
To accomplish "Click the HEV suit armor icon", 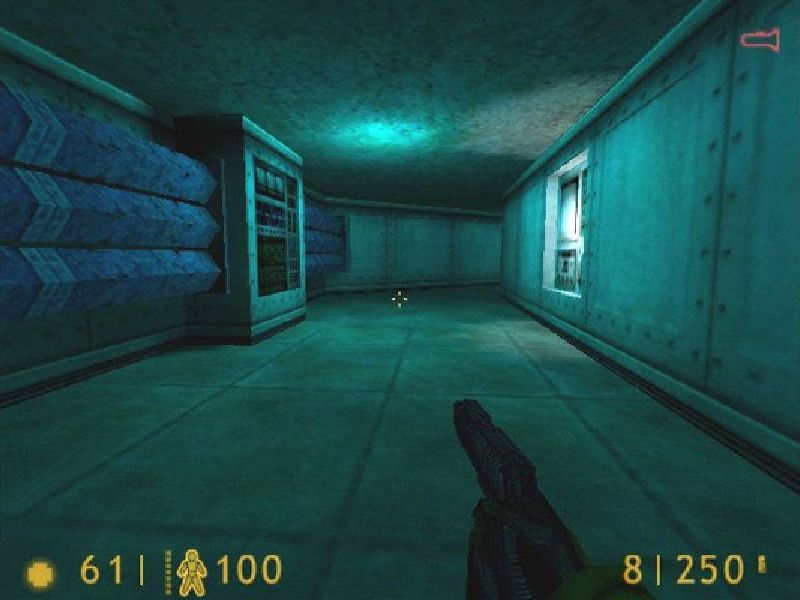I will click(191, 571).
